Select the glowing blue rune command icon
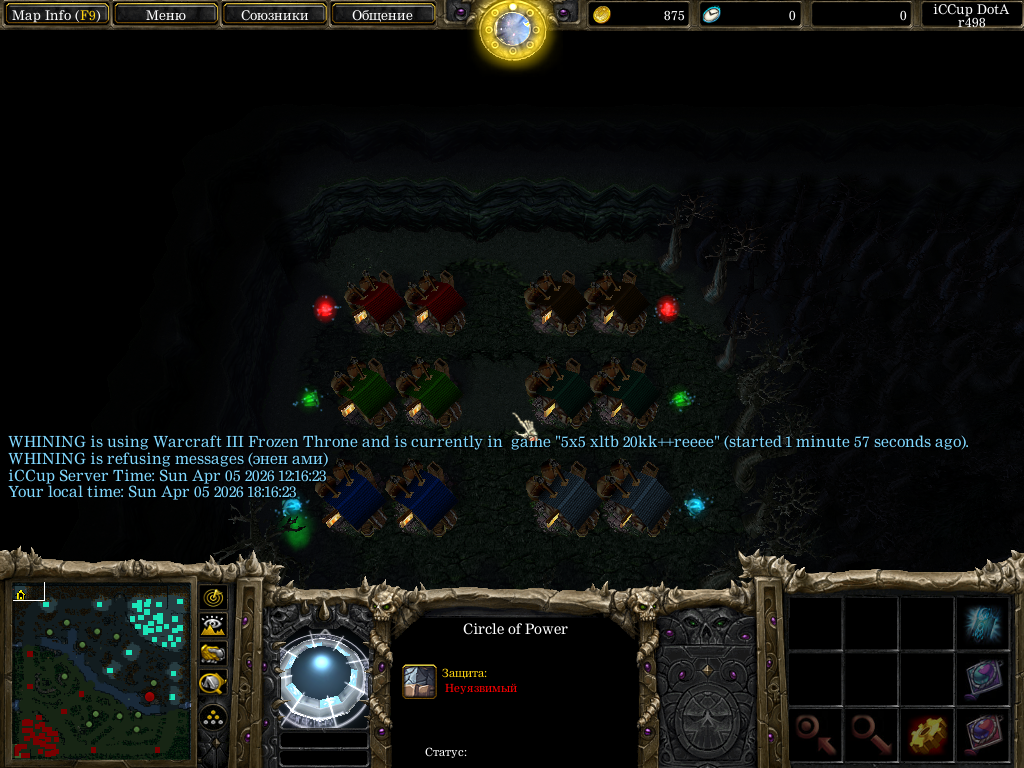This screenshot has height=768, width=1024. click(985, 624)
